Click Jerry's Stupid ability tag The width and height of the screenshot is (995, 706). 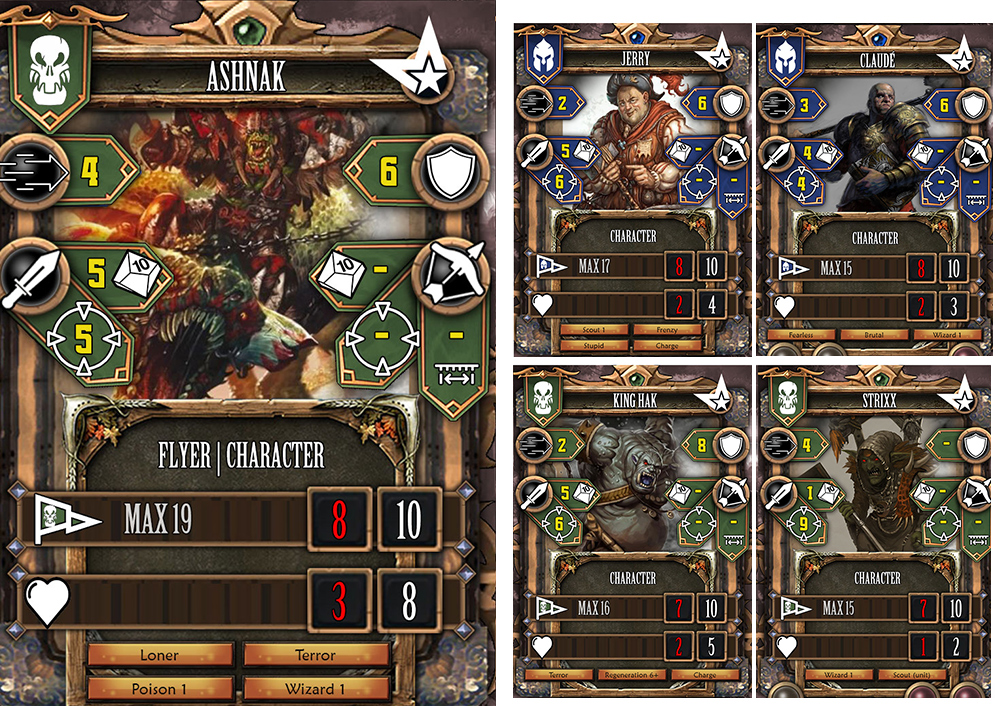(x=595, y=345)
